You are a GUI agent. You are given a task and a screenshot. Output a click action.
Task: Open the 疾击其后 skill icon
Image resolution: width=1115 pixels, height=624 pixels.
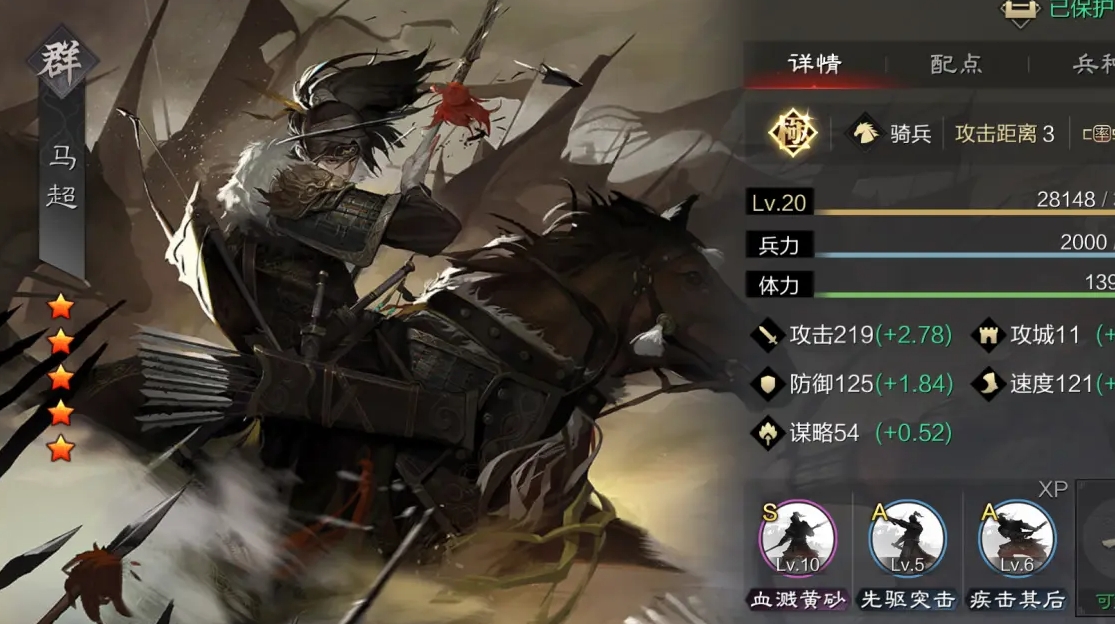point(1017,540)
